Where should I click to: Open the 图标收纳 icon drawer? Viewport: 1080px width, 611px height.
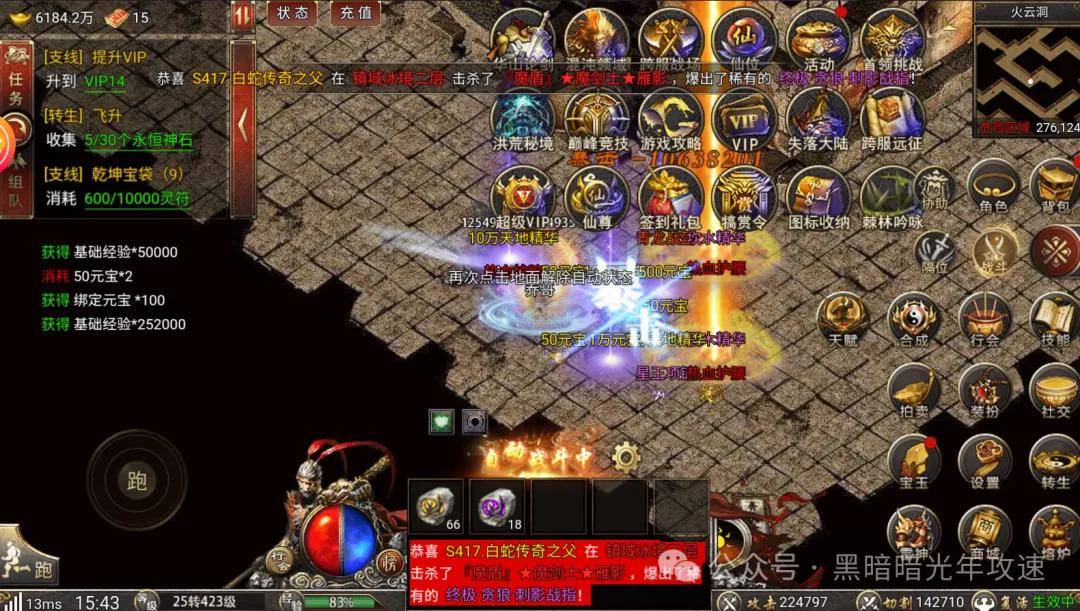[x=818, y=195]
